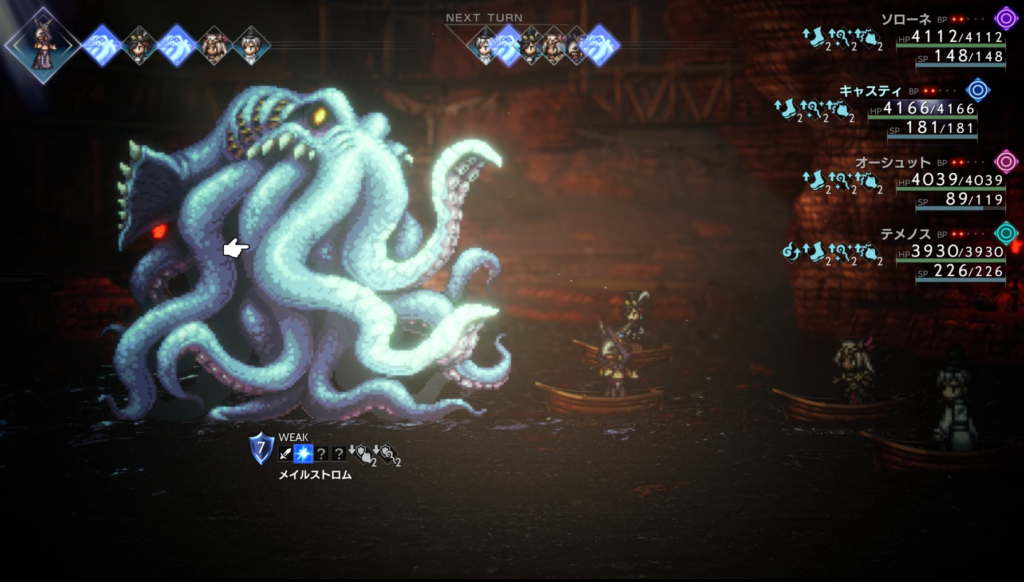Image resolution: width=1024 pixels, height=582 pixels.
Task: Select party member オーシュット
Action: tap(893, 162)
